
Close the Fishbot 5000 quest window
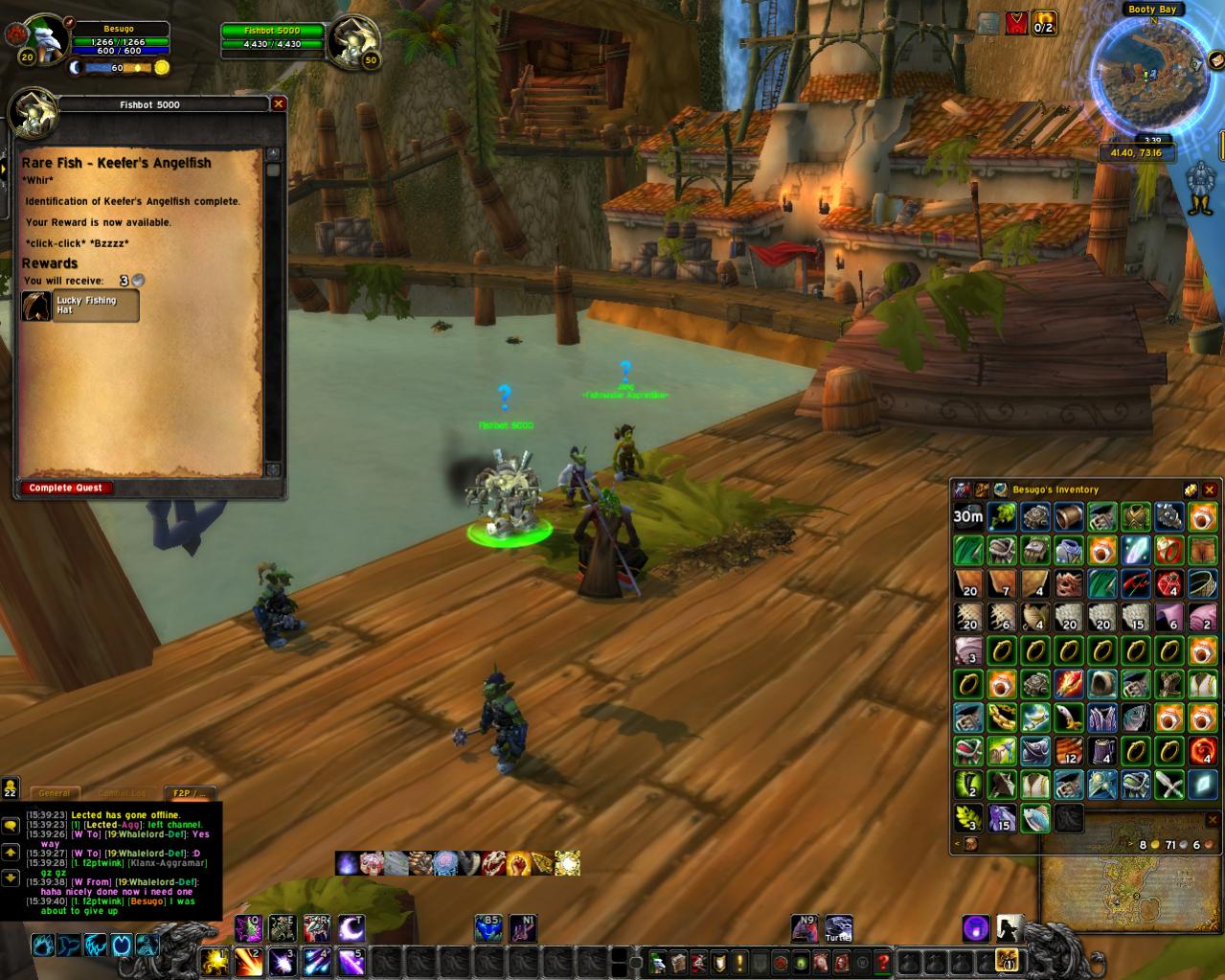point(279,103)
